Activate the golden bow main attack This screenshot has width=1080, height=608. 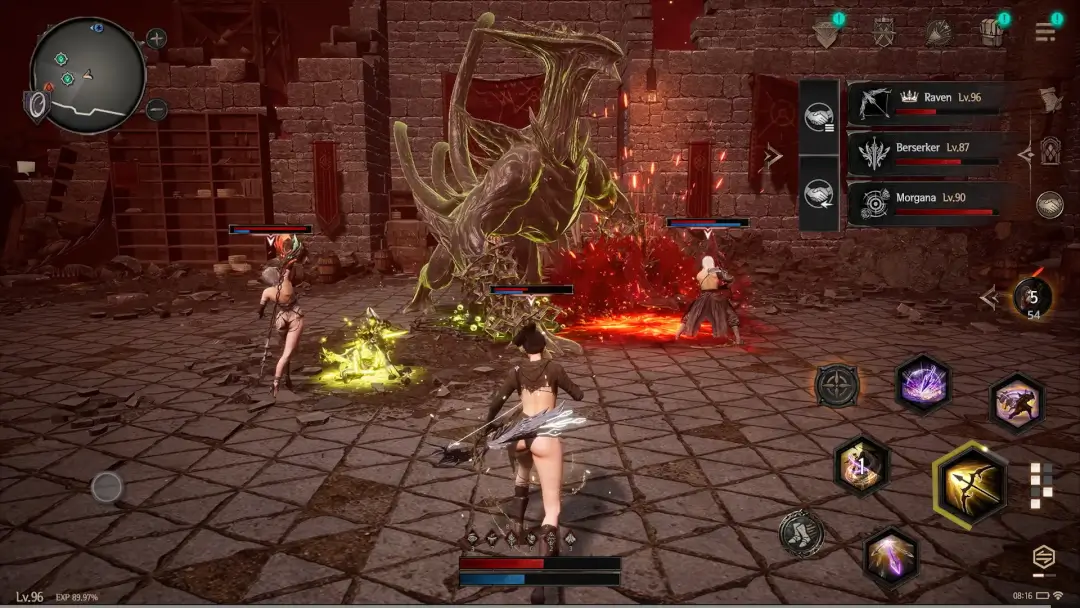[x=971, y=485]
